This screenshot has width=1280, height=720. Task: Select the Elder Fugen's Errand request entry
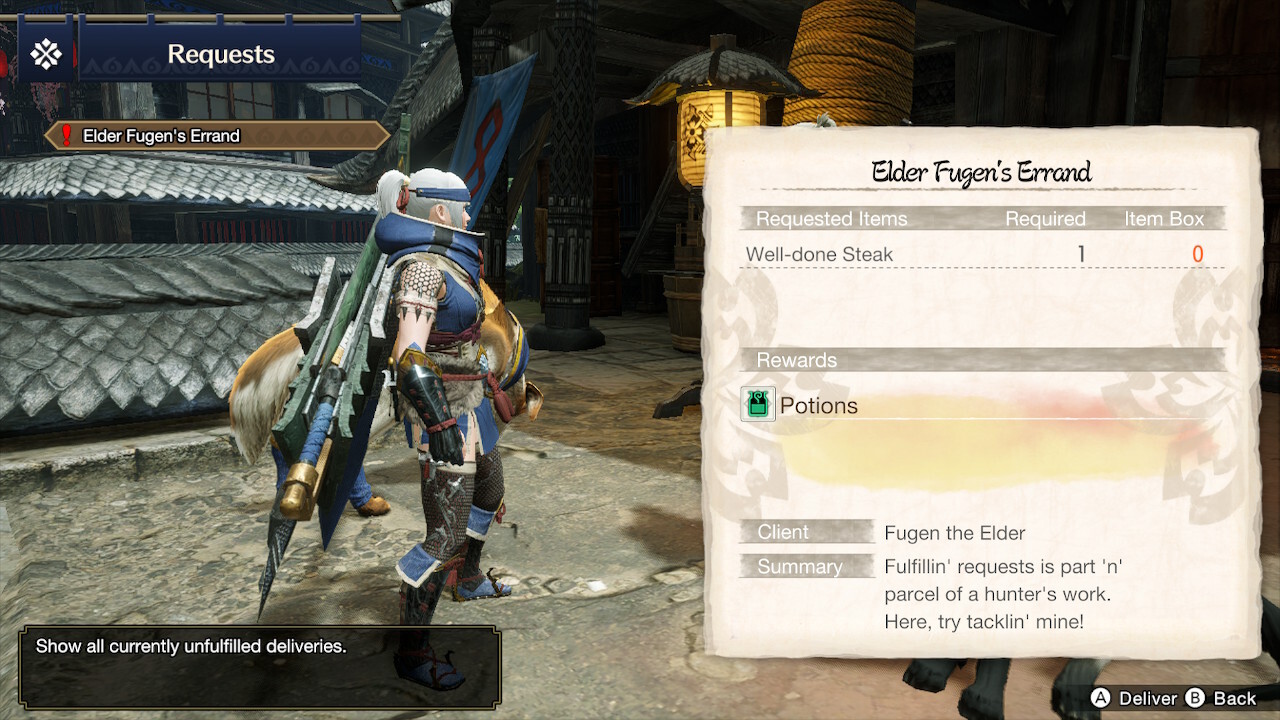(217, 136)
